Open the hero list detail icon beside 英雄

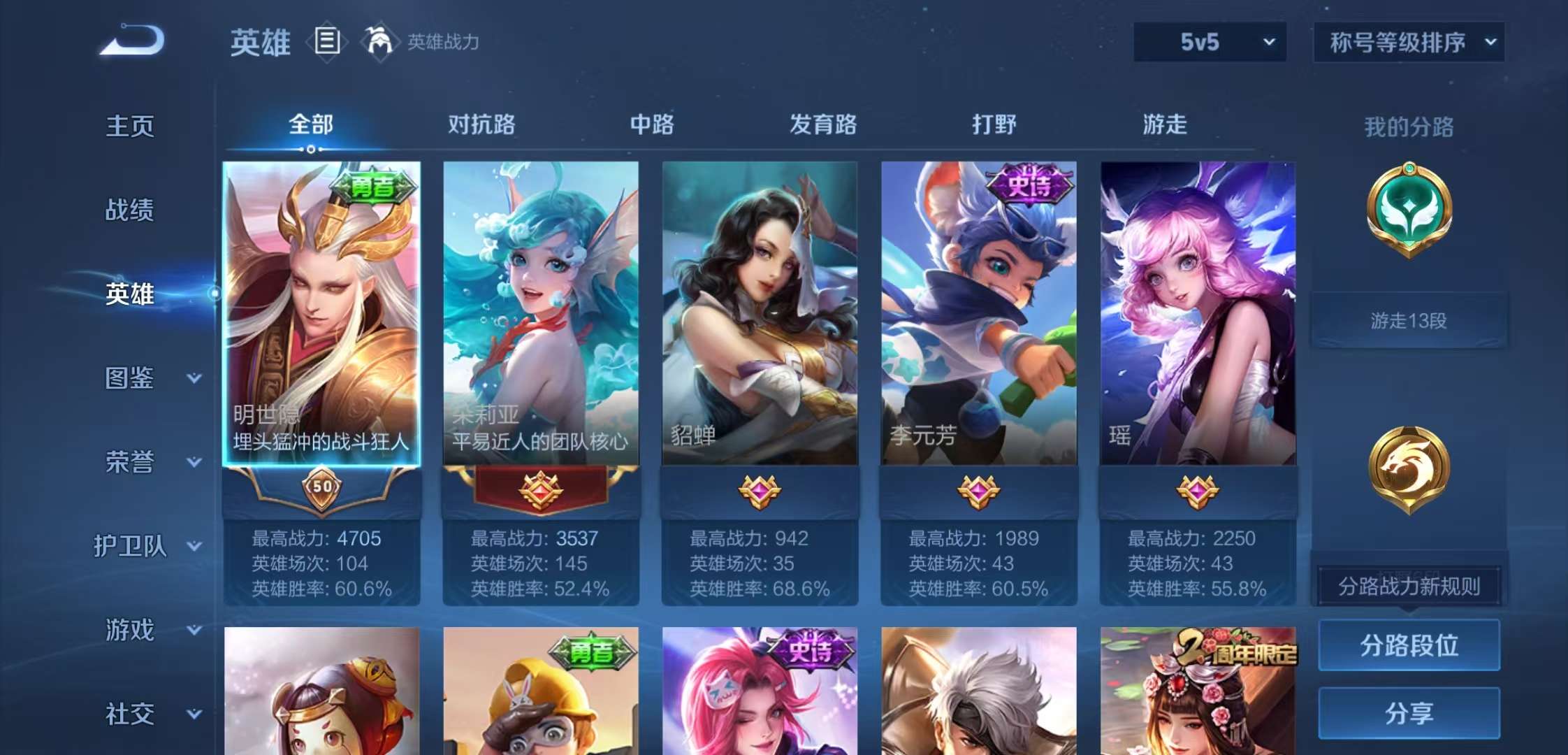[x=326, y=42]
